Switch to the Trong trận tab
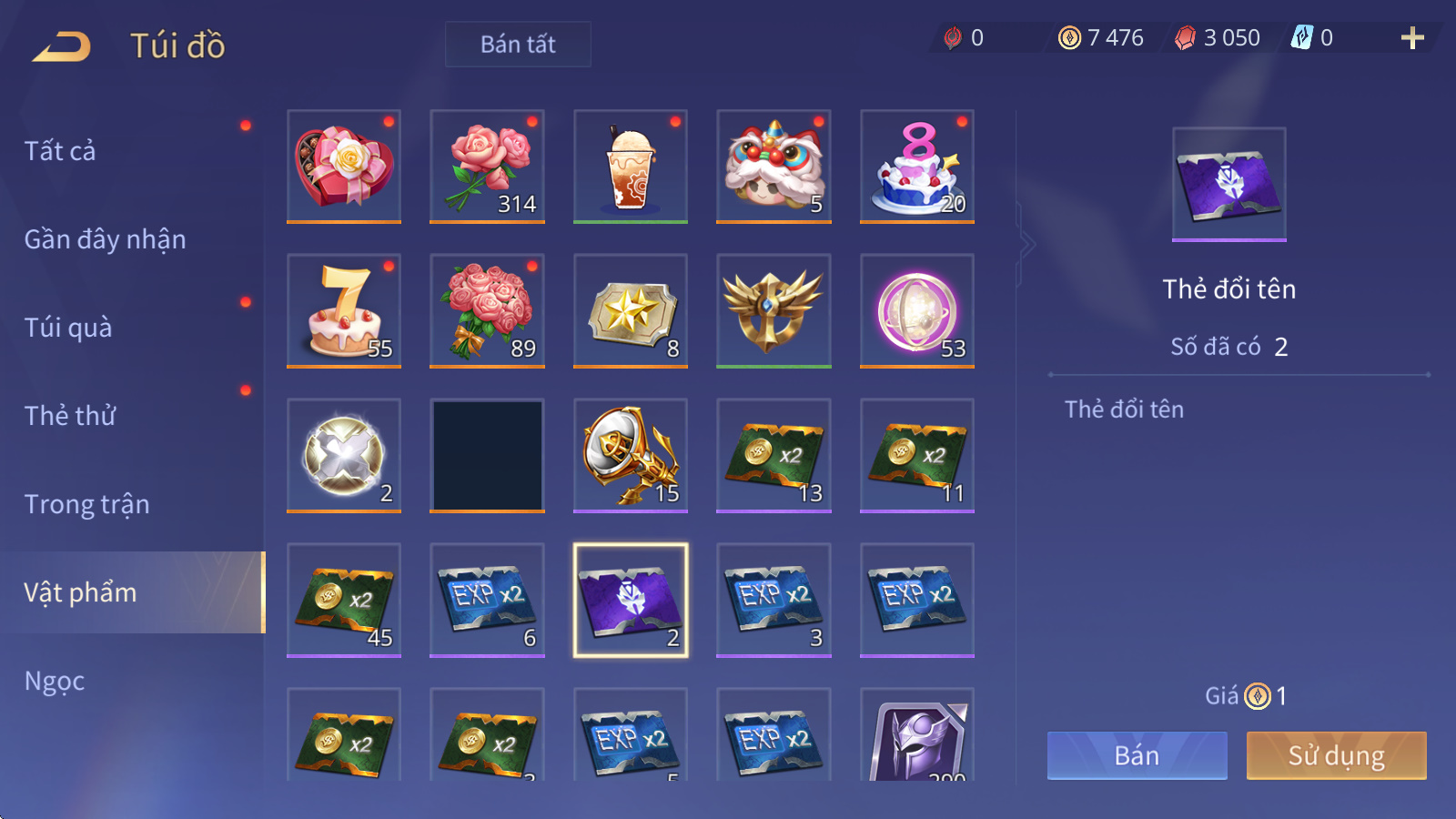Screen dimensions: 1456x819 (86, 504)
